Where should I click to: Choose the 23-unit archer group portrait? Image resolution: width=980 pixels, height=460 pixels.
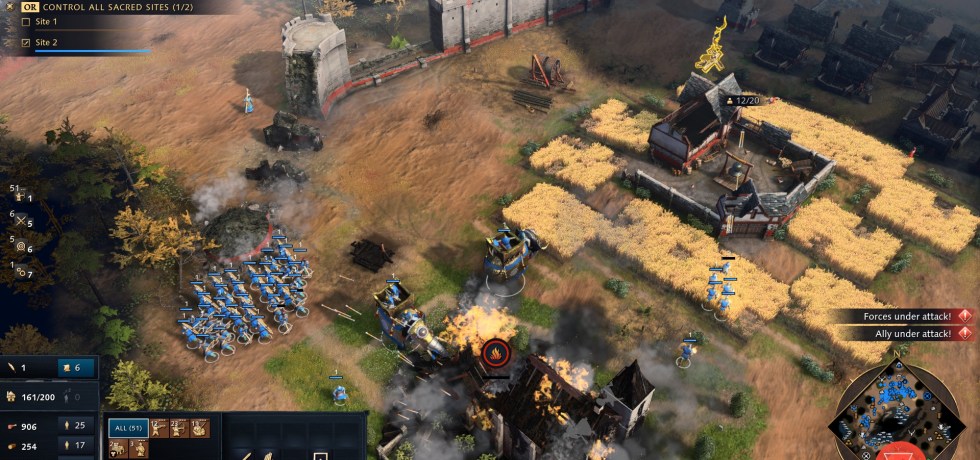click(179, 428)
